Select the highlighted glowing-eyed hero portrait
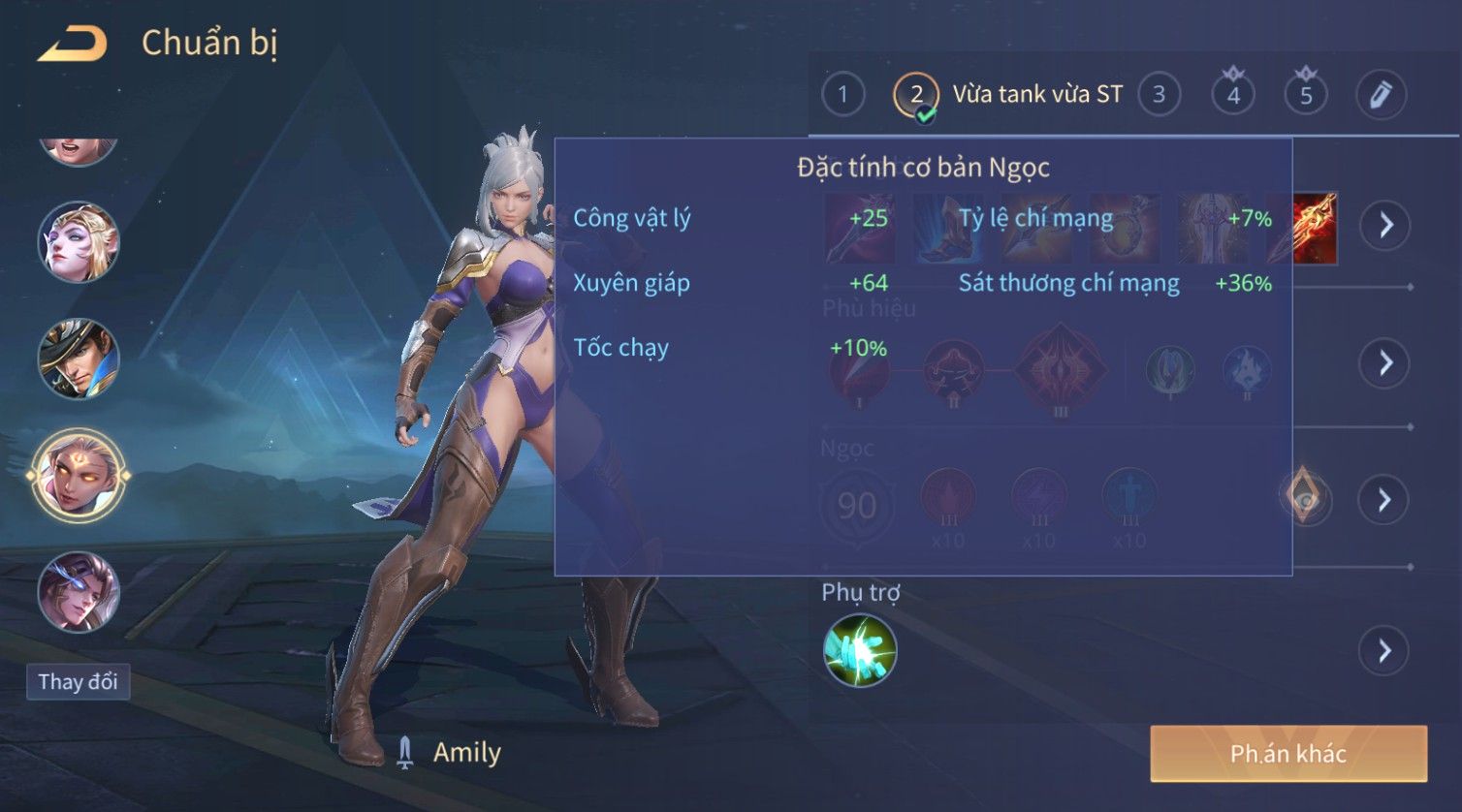This screenshot has height=812, width=1462. pos(79,476)
